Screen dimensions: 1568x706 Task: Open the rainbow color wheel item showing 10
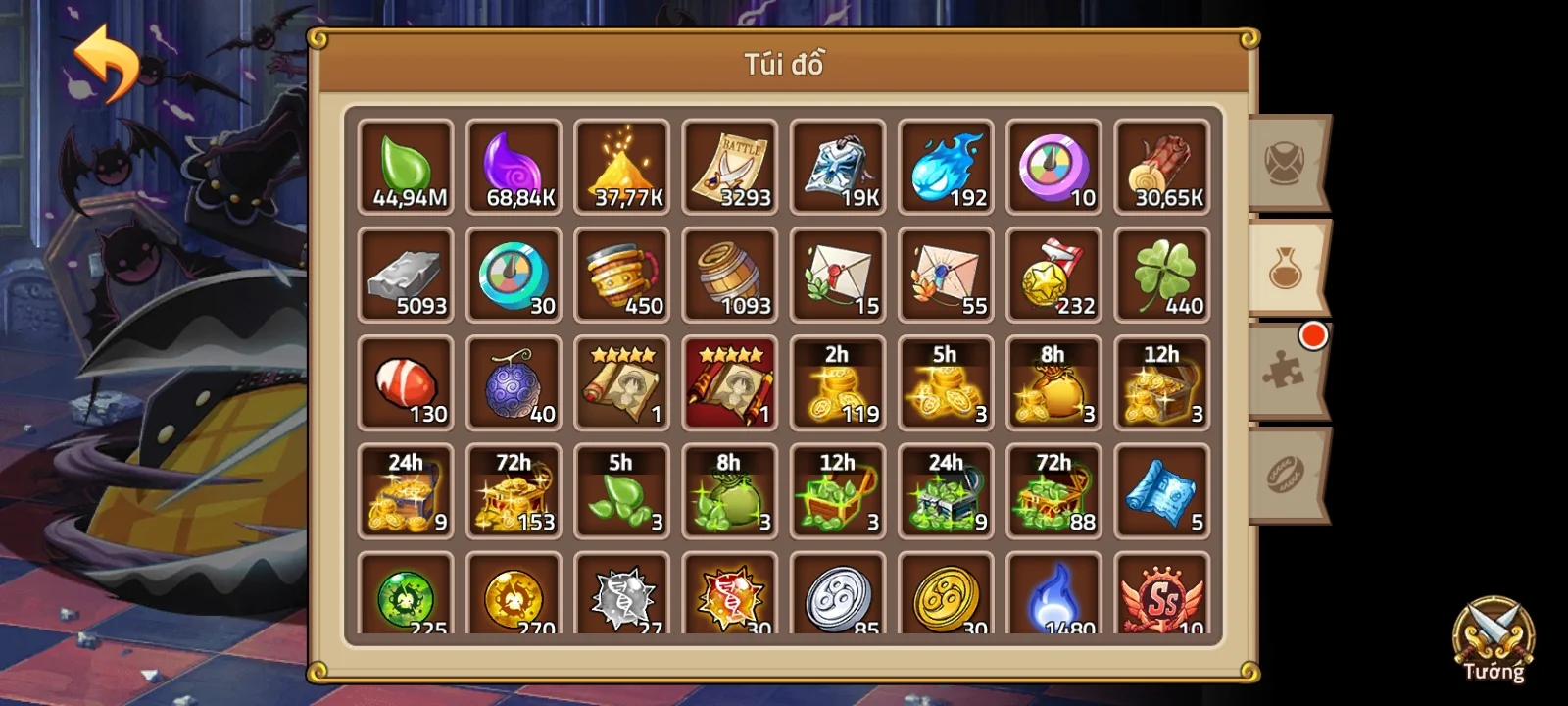coord(1053,167)
